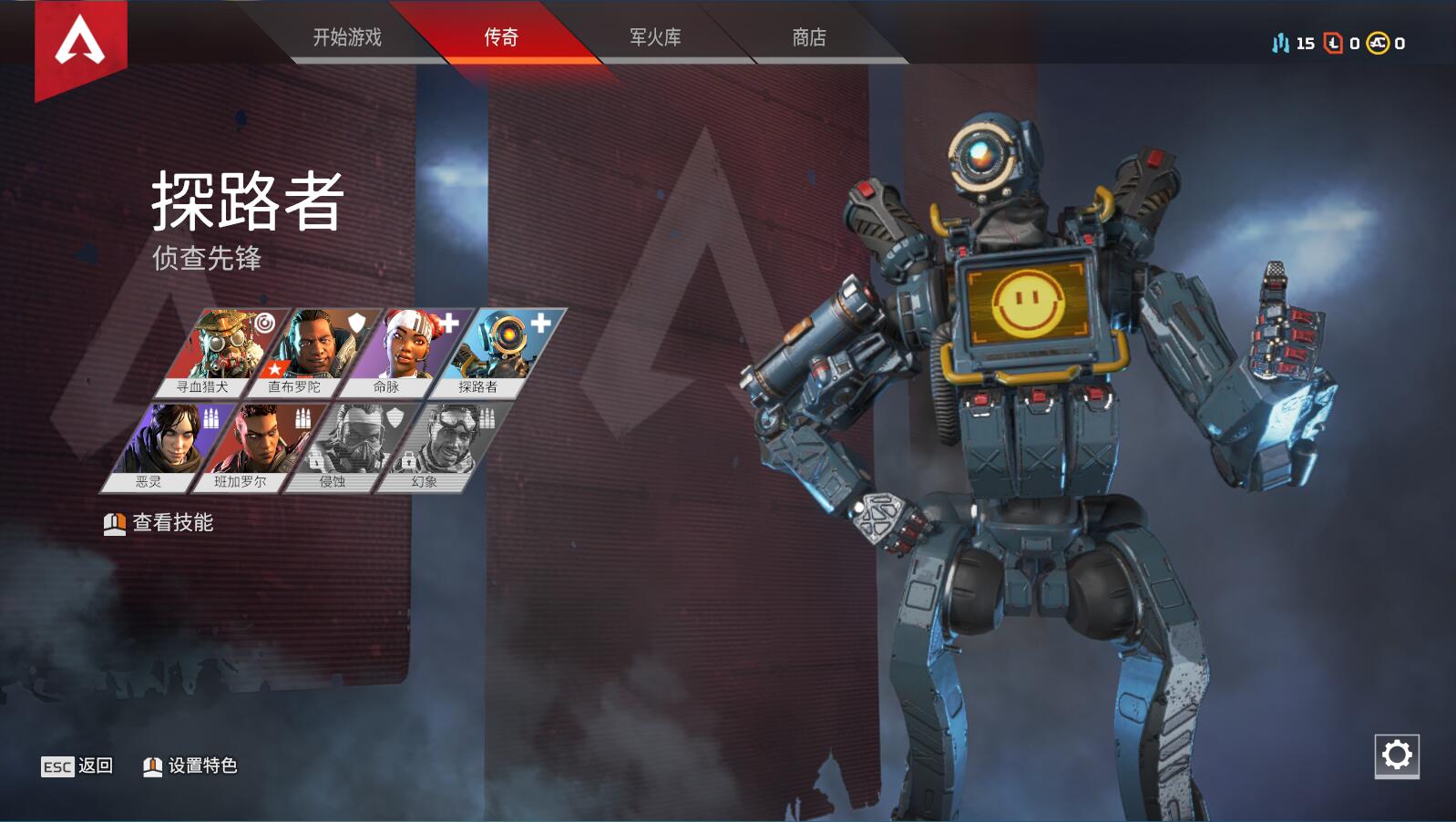Click the red Legend Tokens currency icon
Viewport: 1456px width, 822px height.
click(x=1332, y=41)
